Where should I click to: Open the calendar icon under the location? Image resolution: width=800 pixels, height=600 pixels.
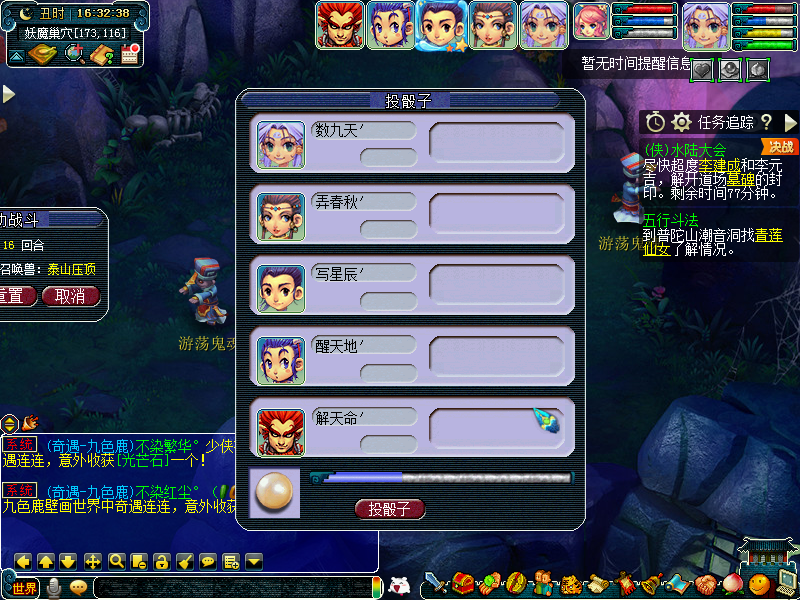[129, 55]
